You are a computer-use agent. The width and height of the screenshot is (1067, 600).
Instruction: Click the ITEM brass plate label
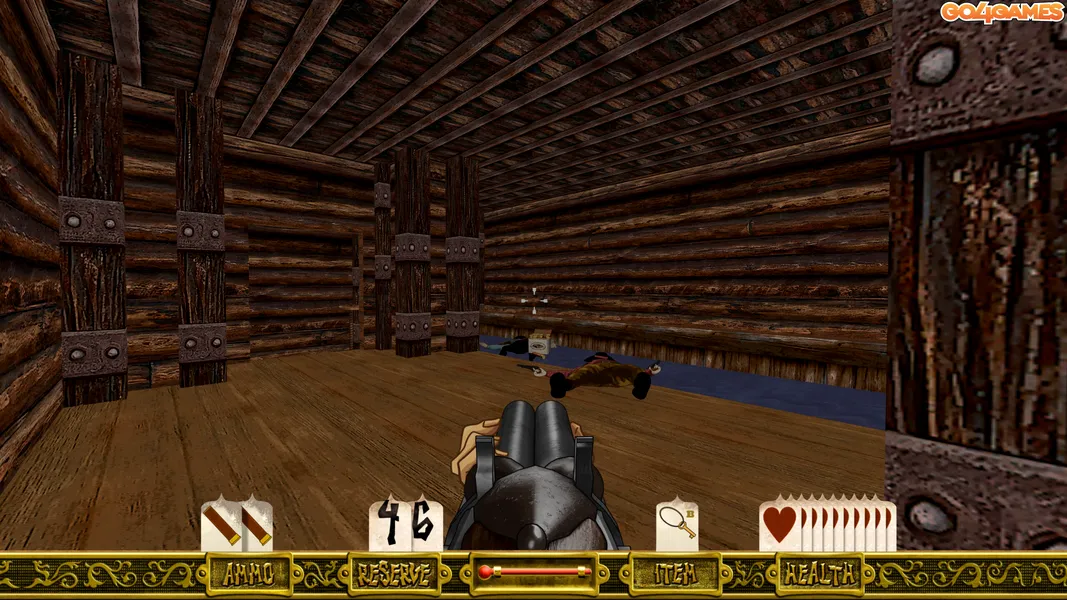pyautogui.click(x=675, y=574)
